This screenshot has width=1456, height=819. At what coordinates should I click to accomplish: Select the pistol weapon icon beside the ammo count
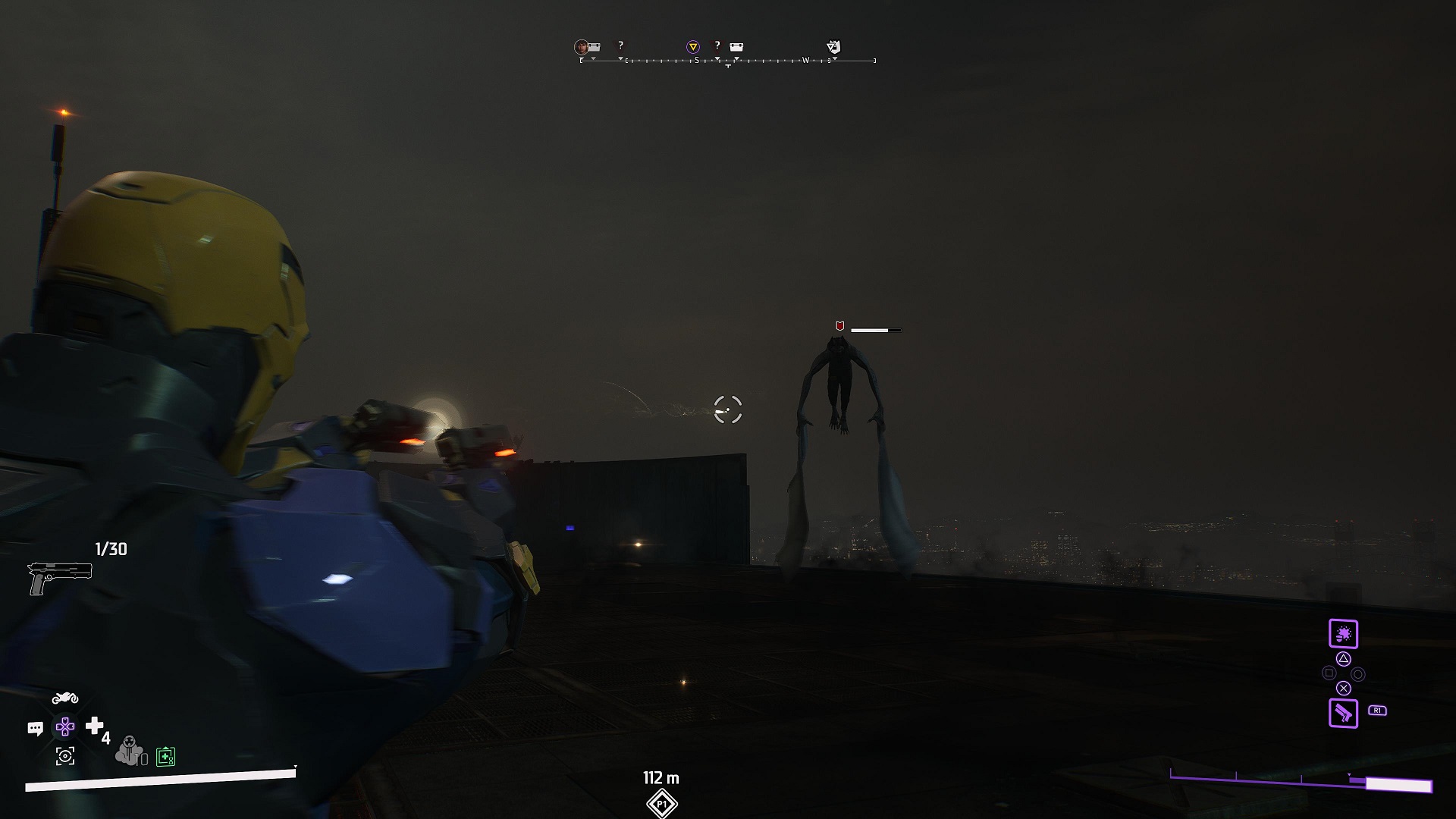pyautogui.click(x=59, y=578)
